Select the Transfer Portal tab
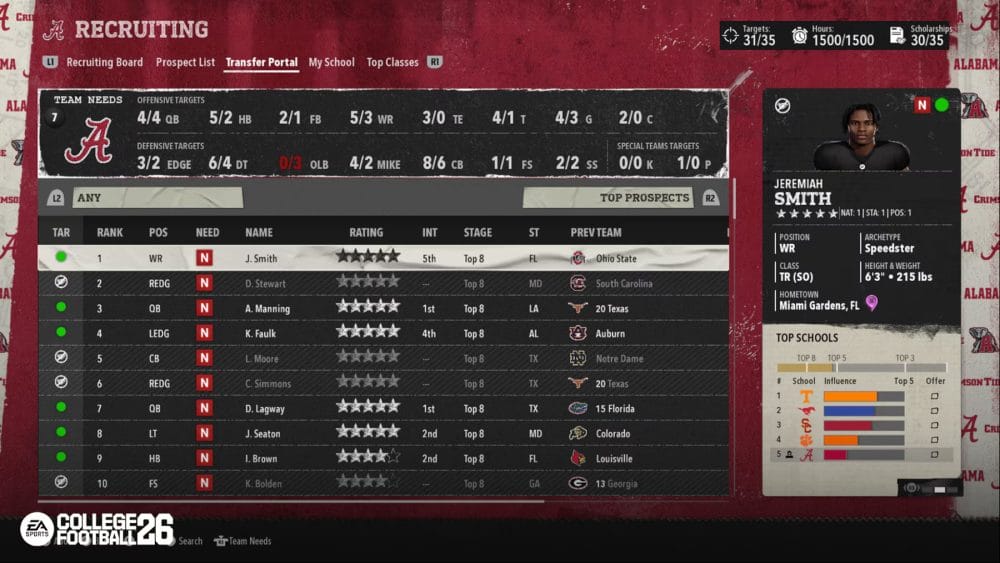This screenshot has width=1000, height=563. 261,62
